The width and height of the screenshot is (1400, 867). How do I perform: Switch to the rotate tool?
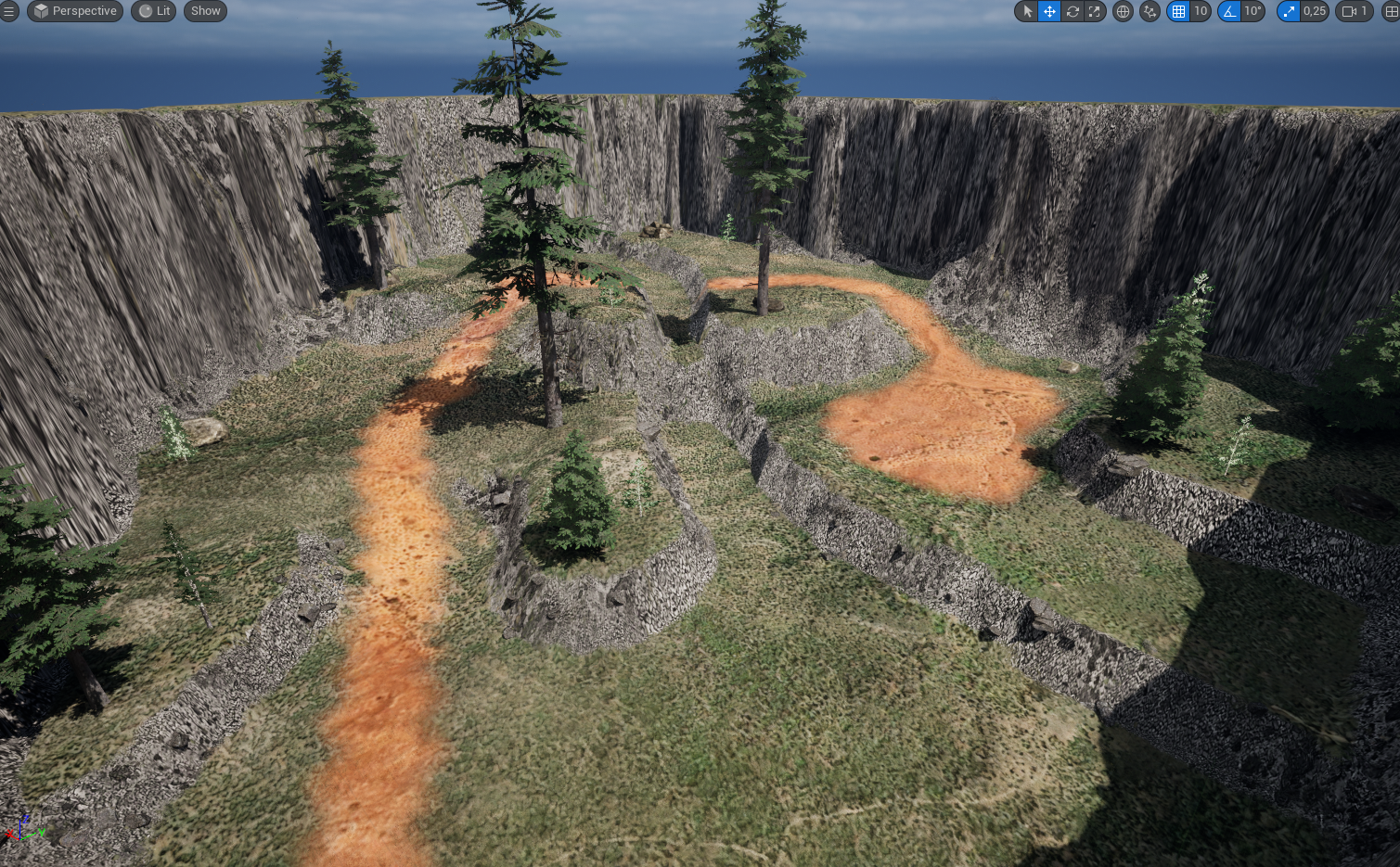(1072, 11)
